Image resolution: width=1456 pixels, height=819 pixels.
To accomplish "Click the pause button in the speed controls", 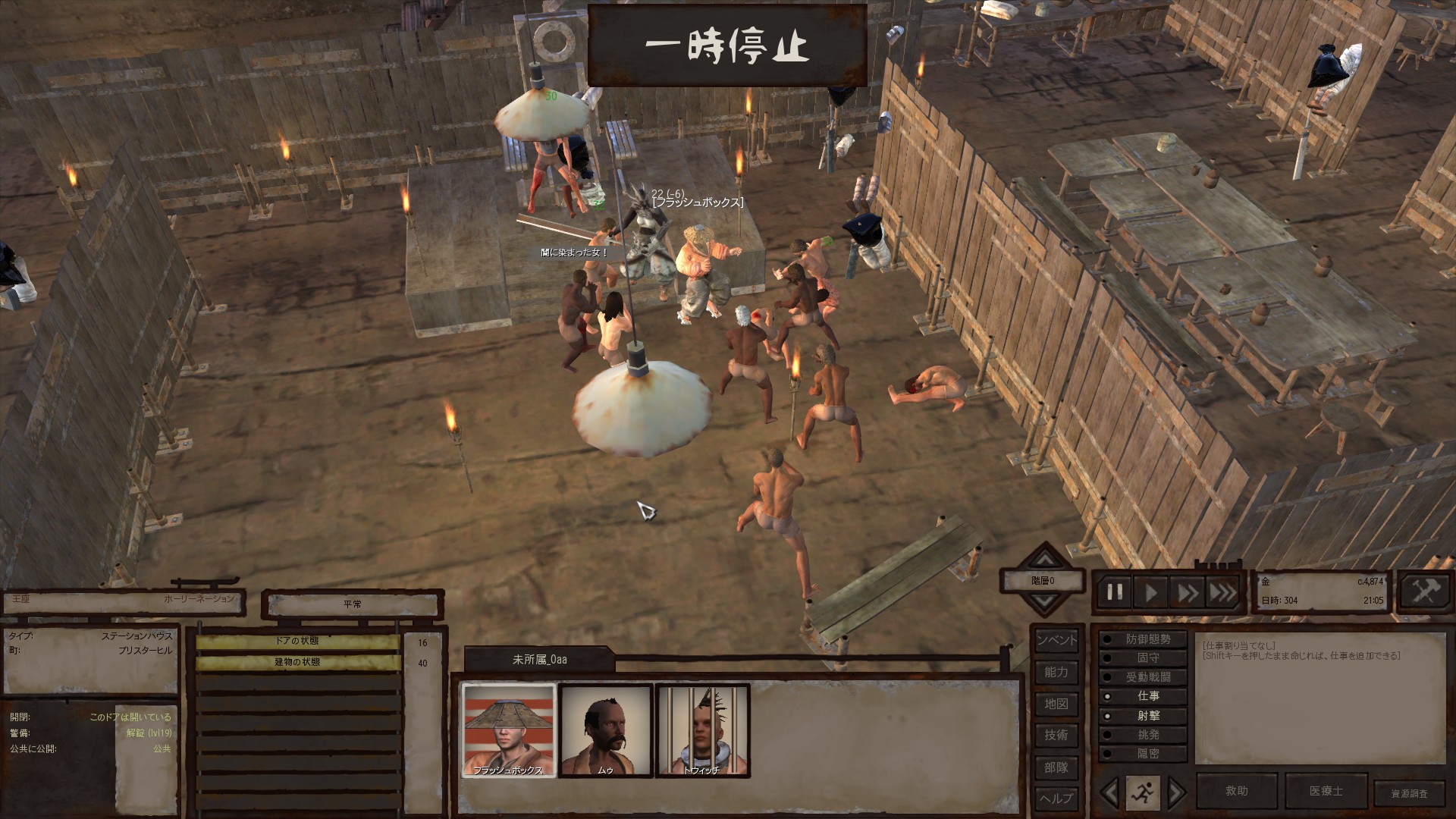I will (x=1115, y=592).
